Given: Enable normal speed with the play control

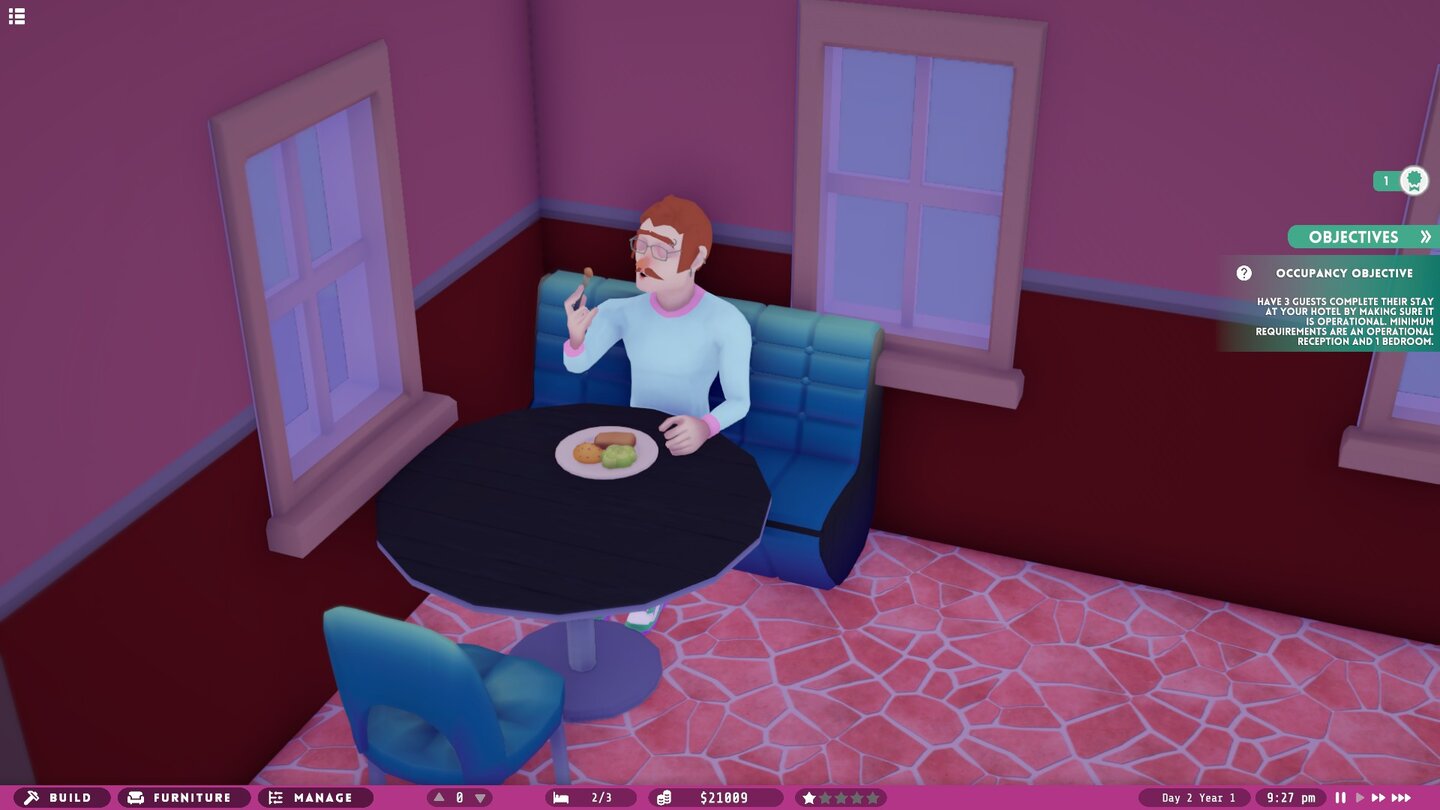Looking at the screenshot, I should (x=1358, y=796).
